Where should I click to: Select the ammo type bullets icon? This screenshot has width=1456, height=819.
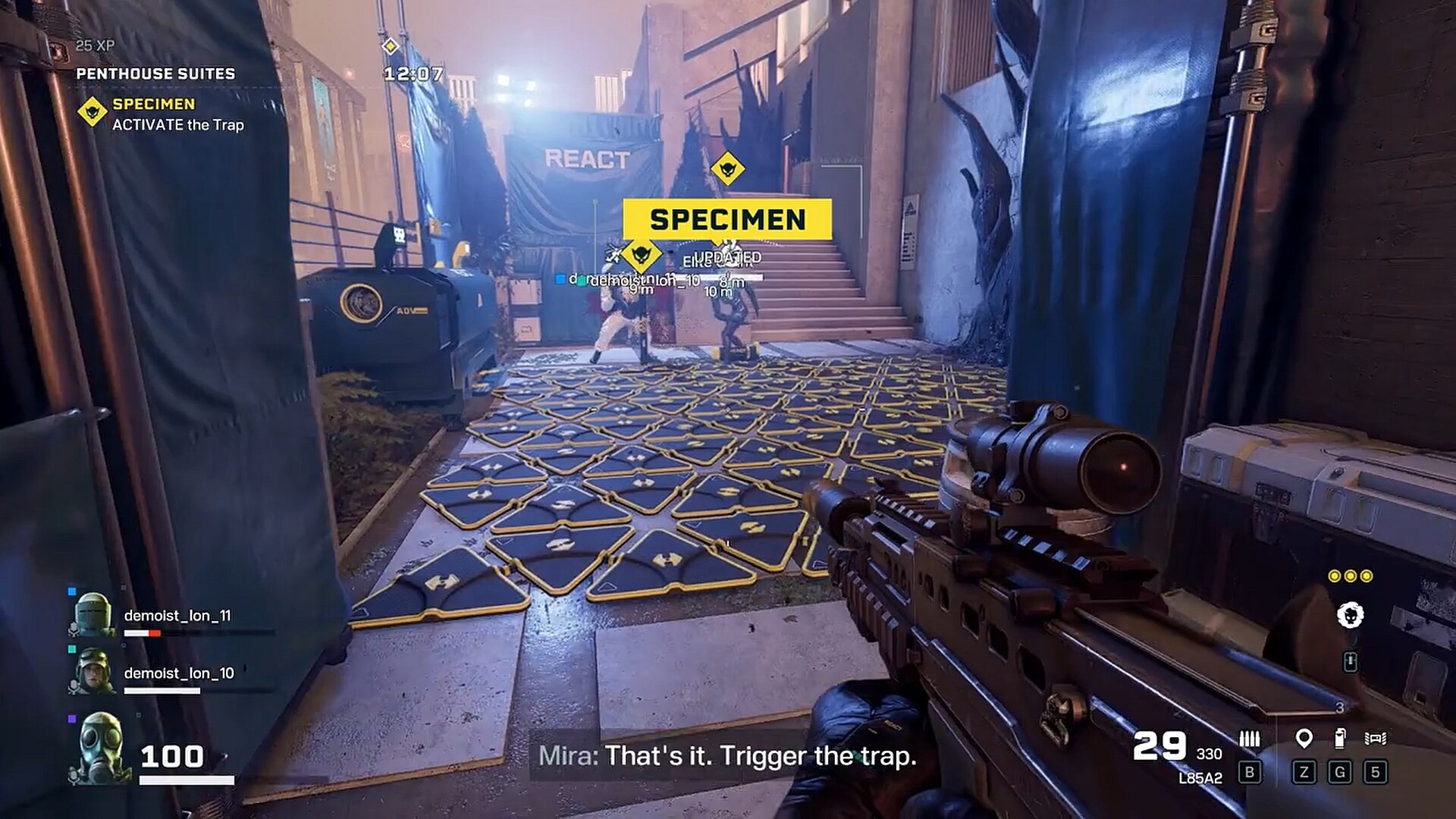(1249, 739)
